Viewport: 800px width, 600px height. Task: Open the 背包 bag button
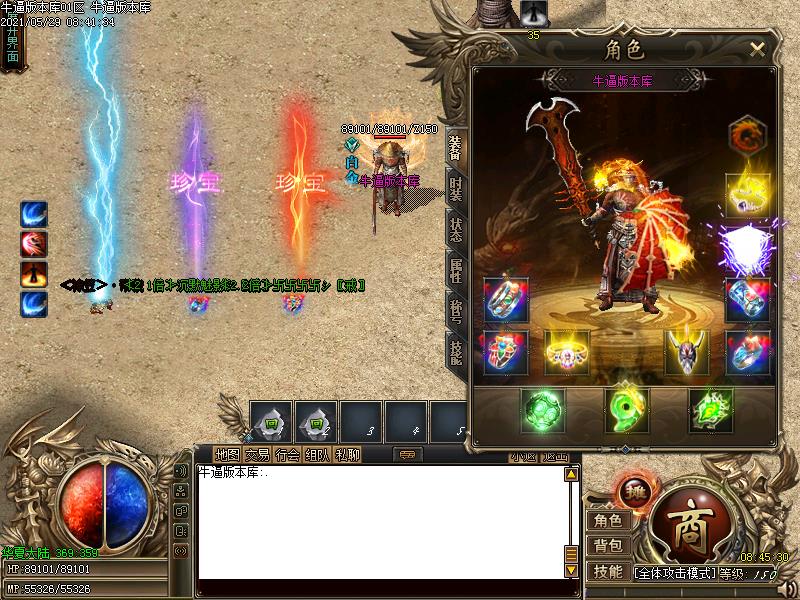point(607,546)
